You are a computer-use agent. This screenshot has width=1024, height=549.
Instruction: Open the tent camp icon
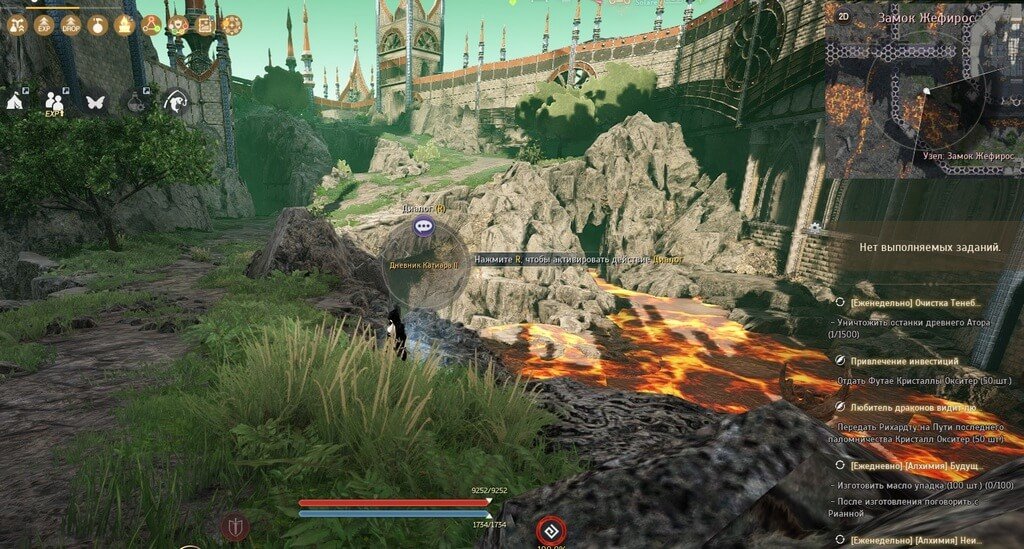[17, 101]
